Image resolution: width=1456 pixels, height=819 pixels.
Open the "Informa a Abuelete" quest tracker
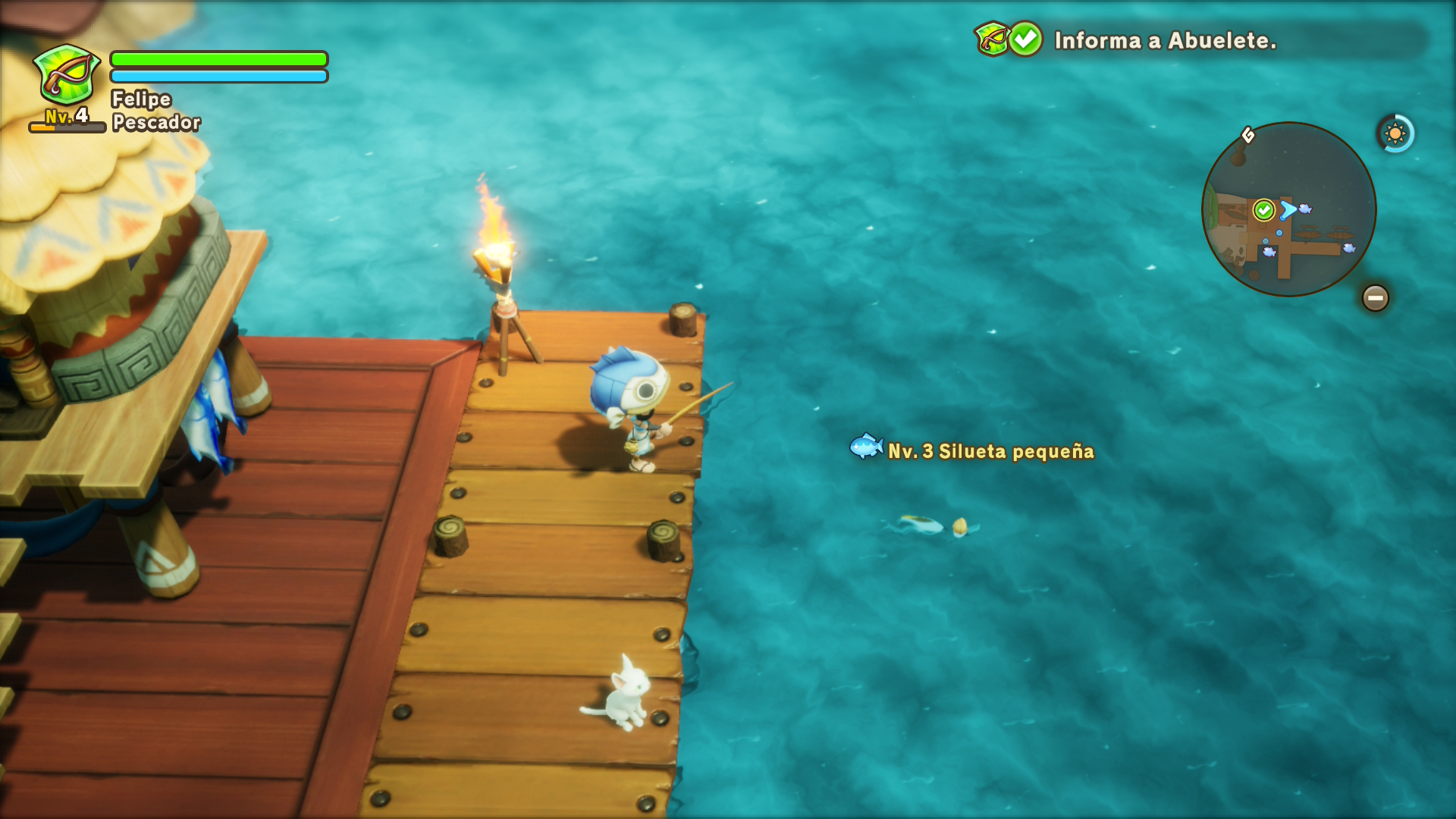(x=1164, y=40)
